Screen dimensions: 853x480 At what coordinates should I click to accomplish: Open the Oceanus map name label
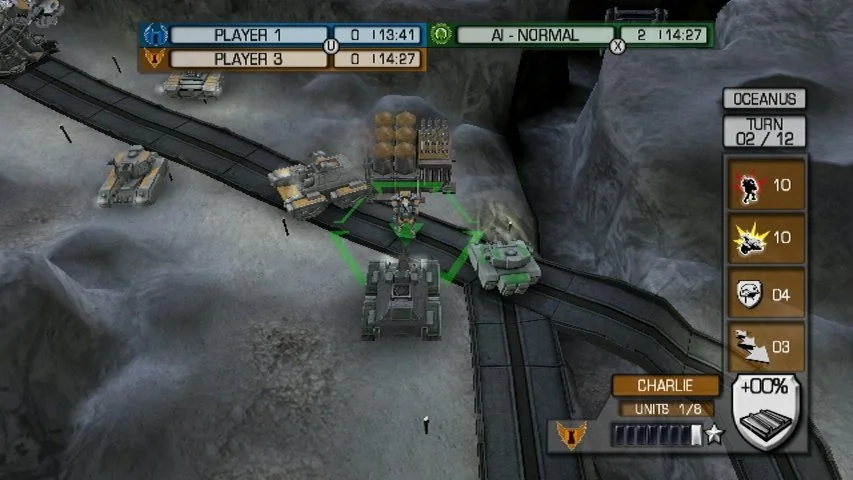click(764, 99)
